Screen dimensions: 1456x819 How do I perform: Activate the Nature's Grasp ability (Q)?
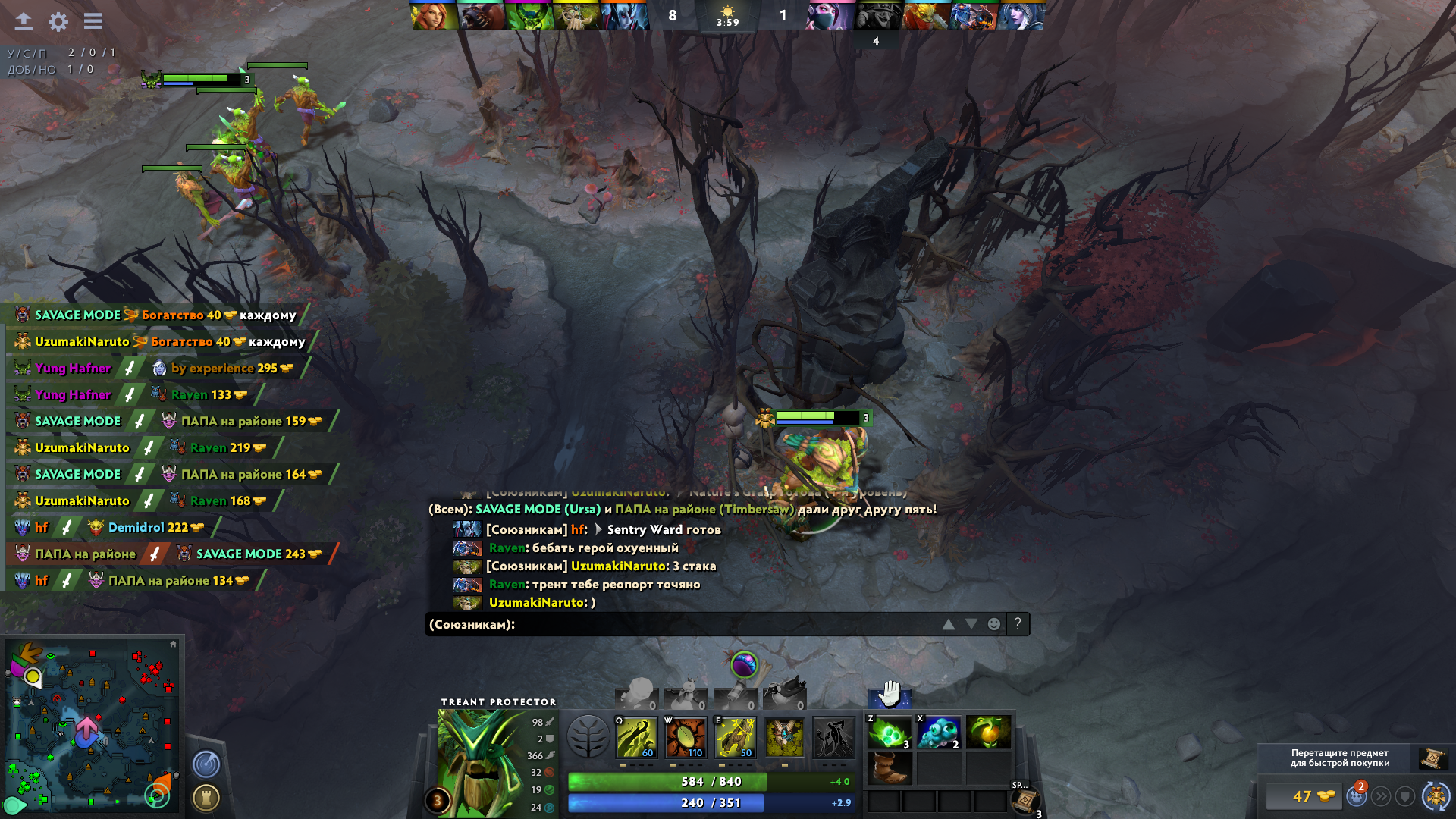pos(636,736)
